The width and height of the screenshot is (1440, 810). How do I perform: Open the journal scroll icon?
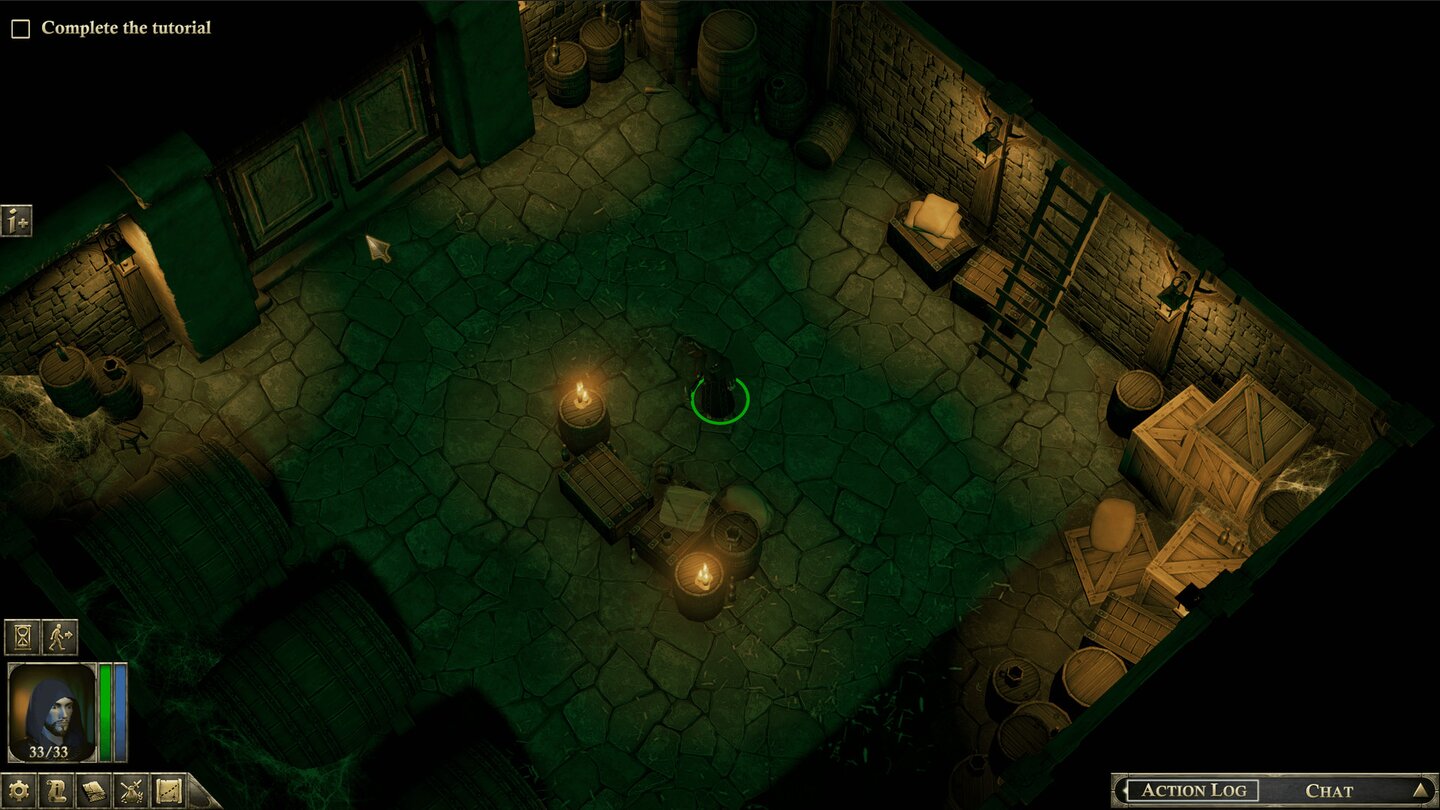click(x=57, y=790)
